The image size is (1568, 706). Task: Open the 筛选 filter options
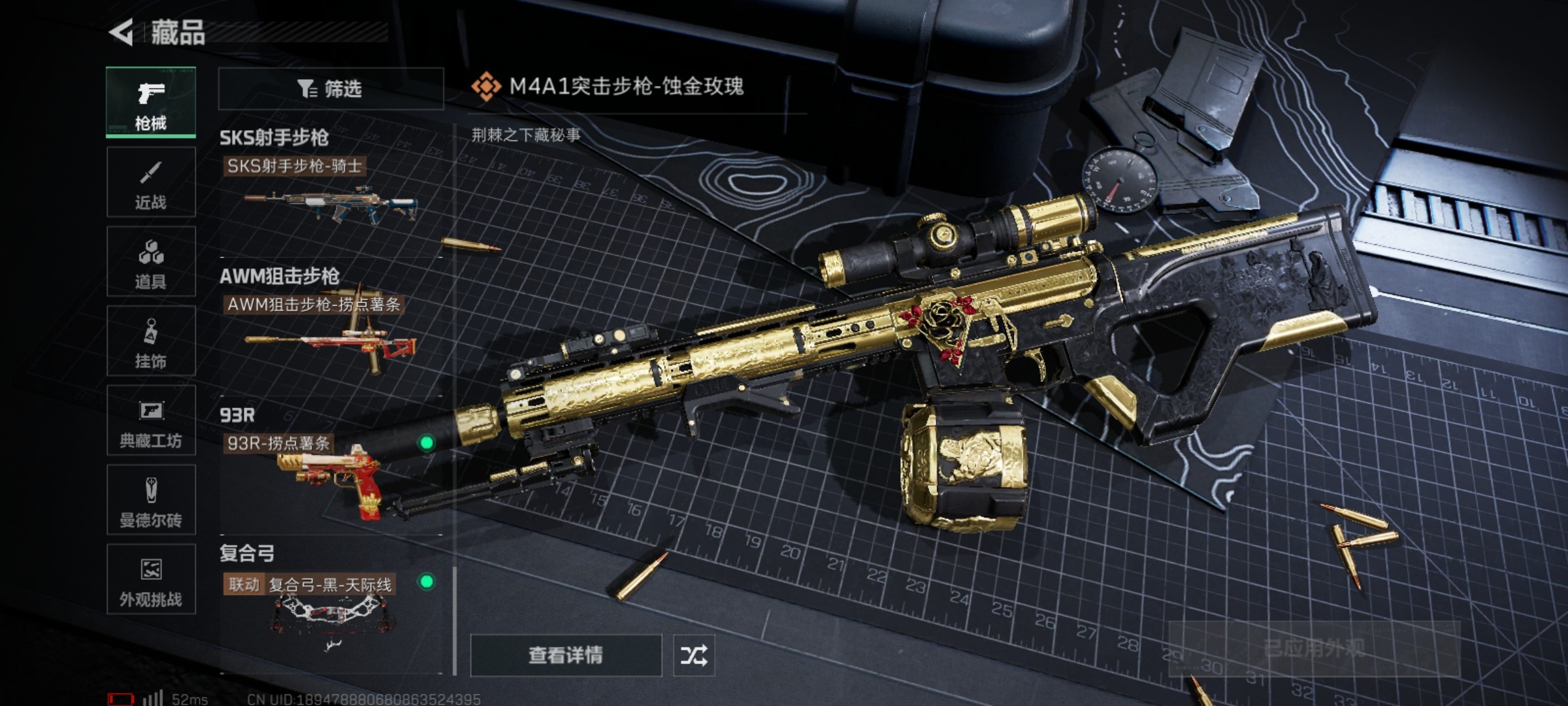[331, 89]
